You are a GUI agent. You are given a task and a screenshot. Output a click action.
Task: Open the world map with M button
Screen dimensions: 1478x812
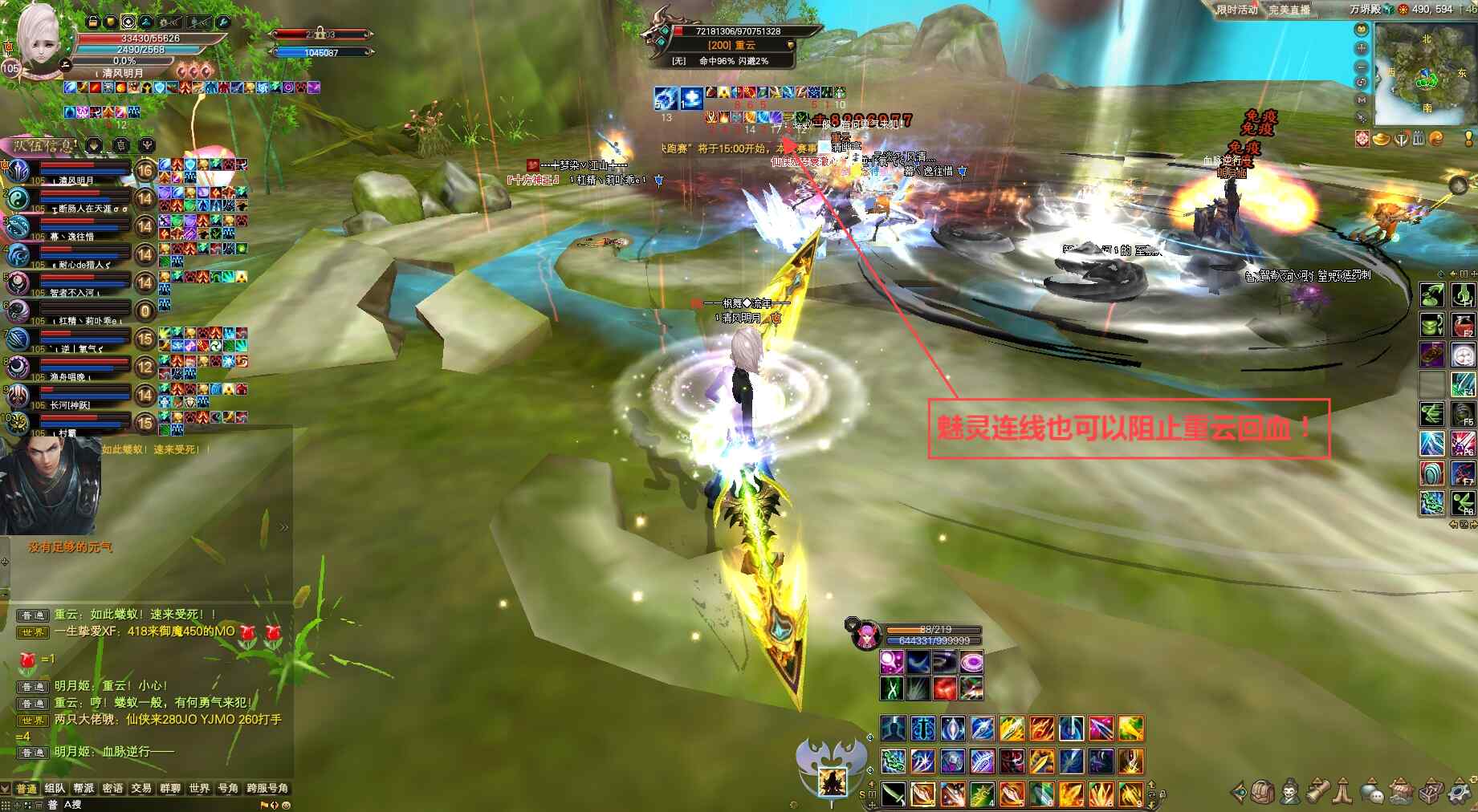pyautogui.click(x=1362, y=99)
